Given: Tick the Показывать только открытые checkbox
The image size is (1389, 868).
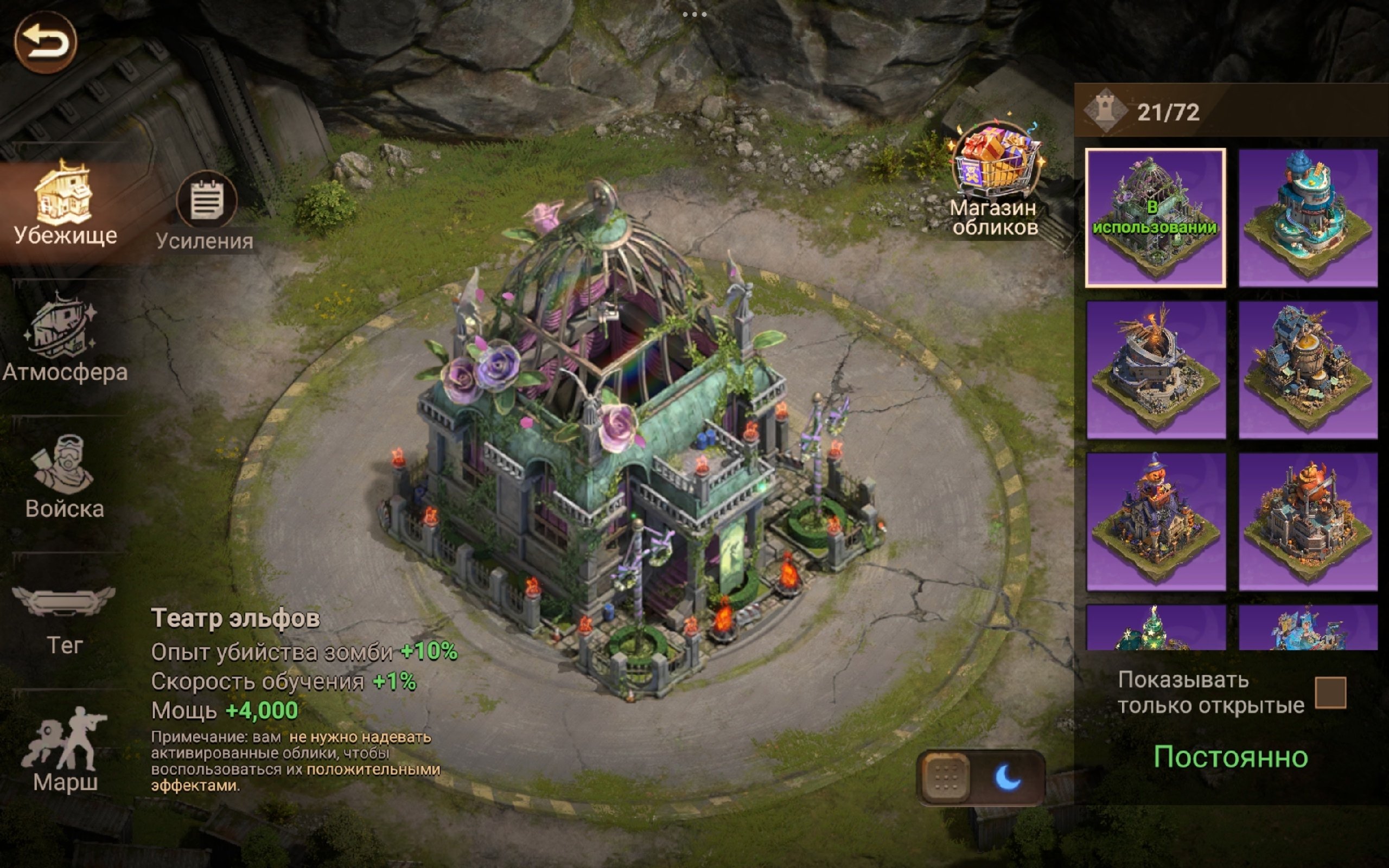Looking at the screenshot, I should (x=1330, y=692).
